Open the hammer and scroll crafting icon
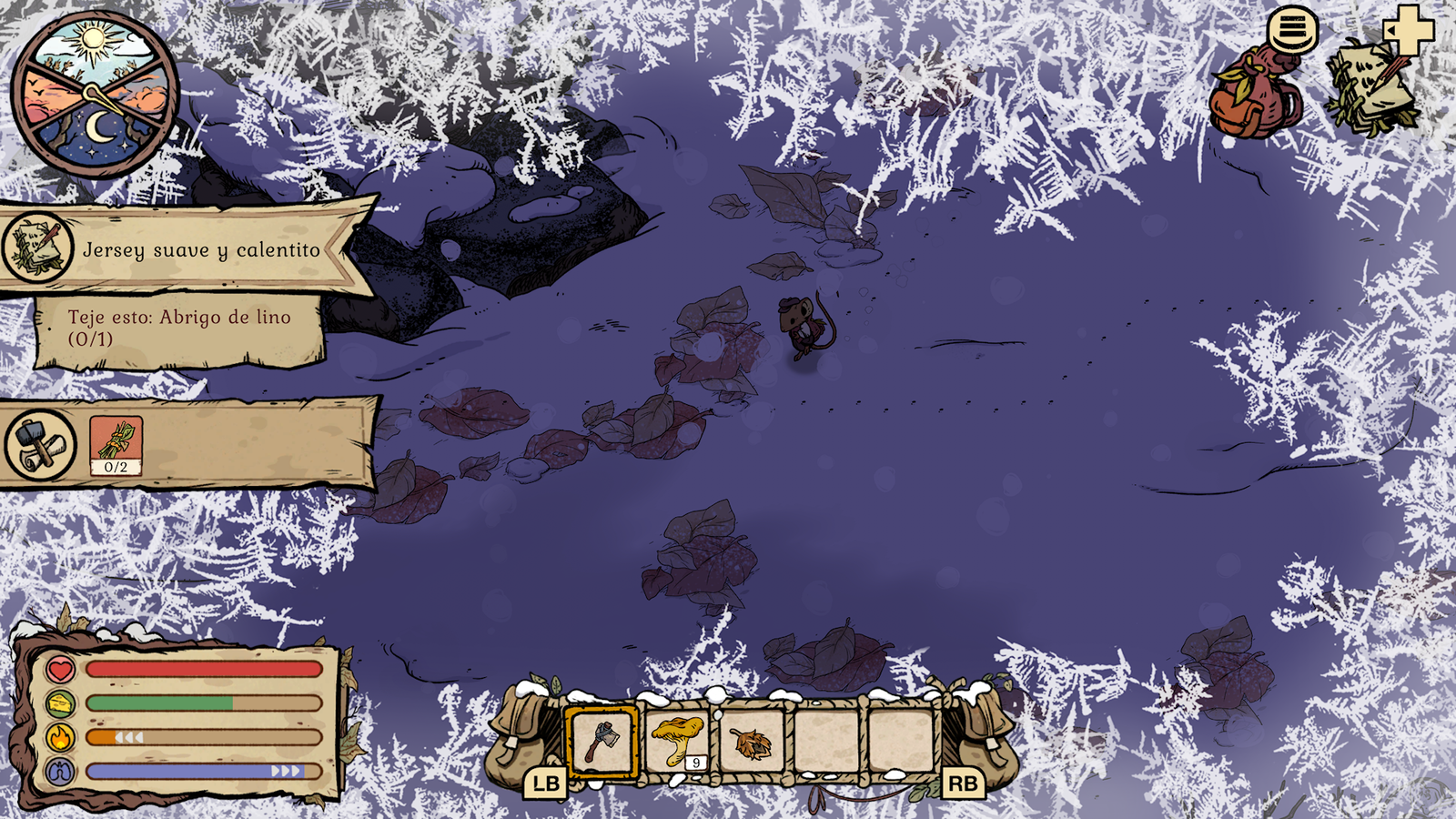 click(x=40, y=445)
